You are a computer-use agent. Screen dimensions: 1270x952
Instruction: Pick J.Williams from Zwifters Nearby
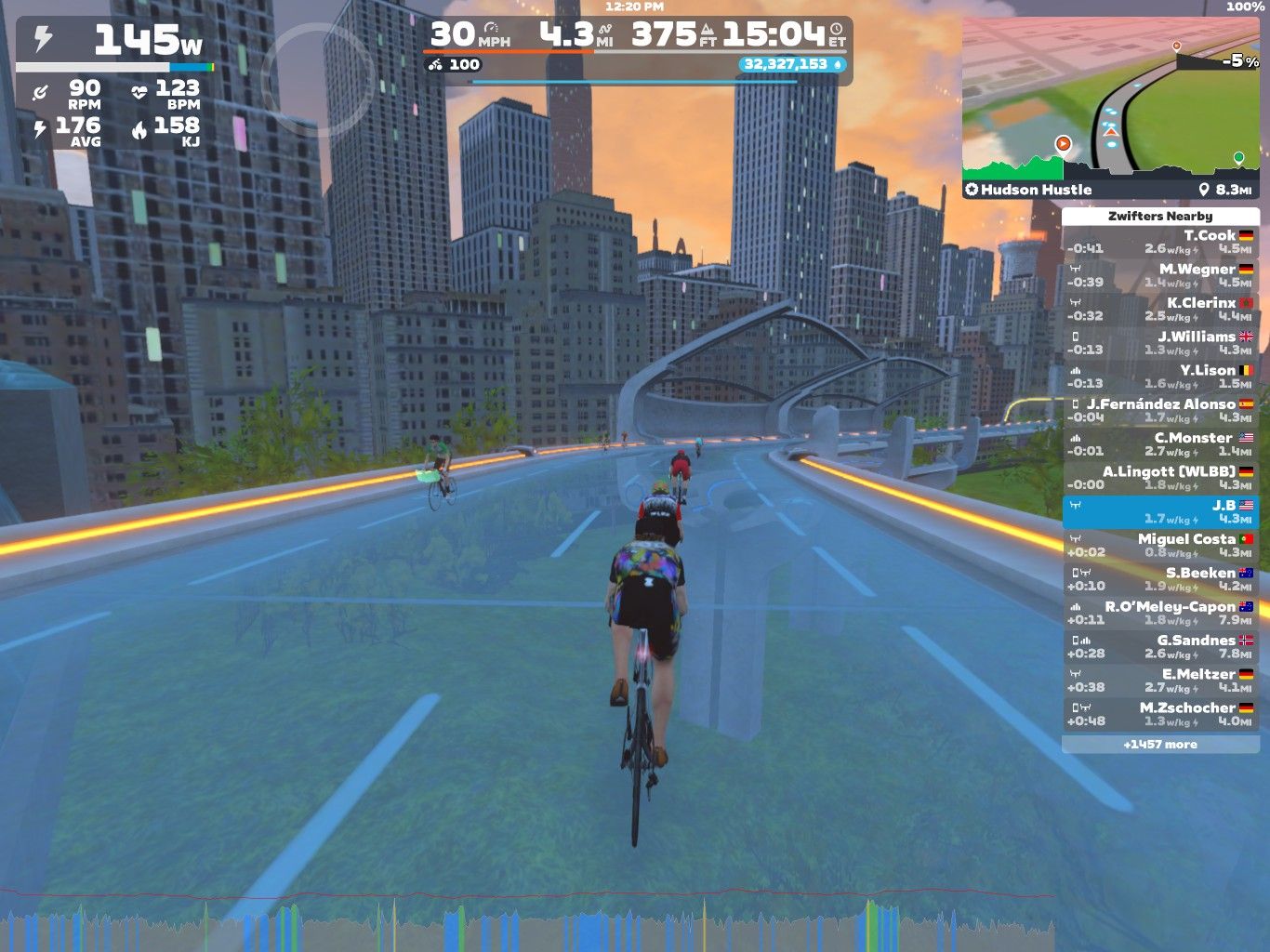pos(1160,343)
